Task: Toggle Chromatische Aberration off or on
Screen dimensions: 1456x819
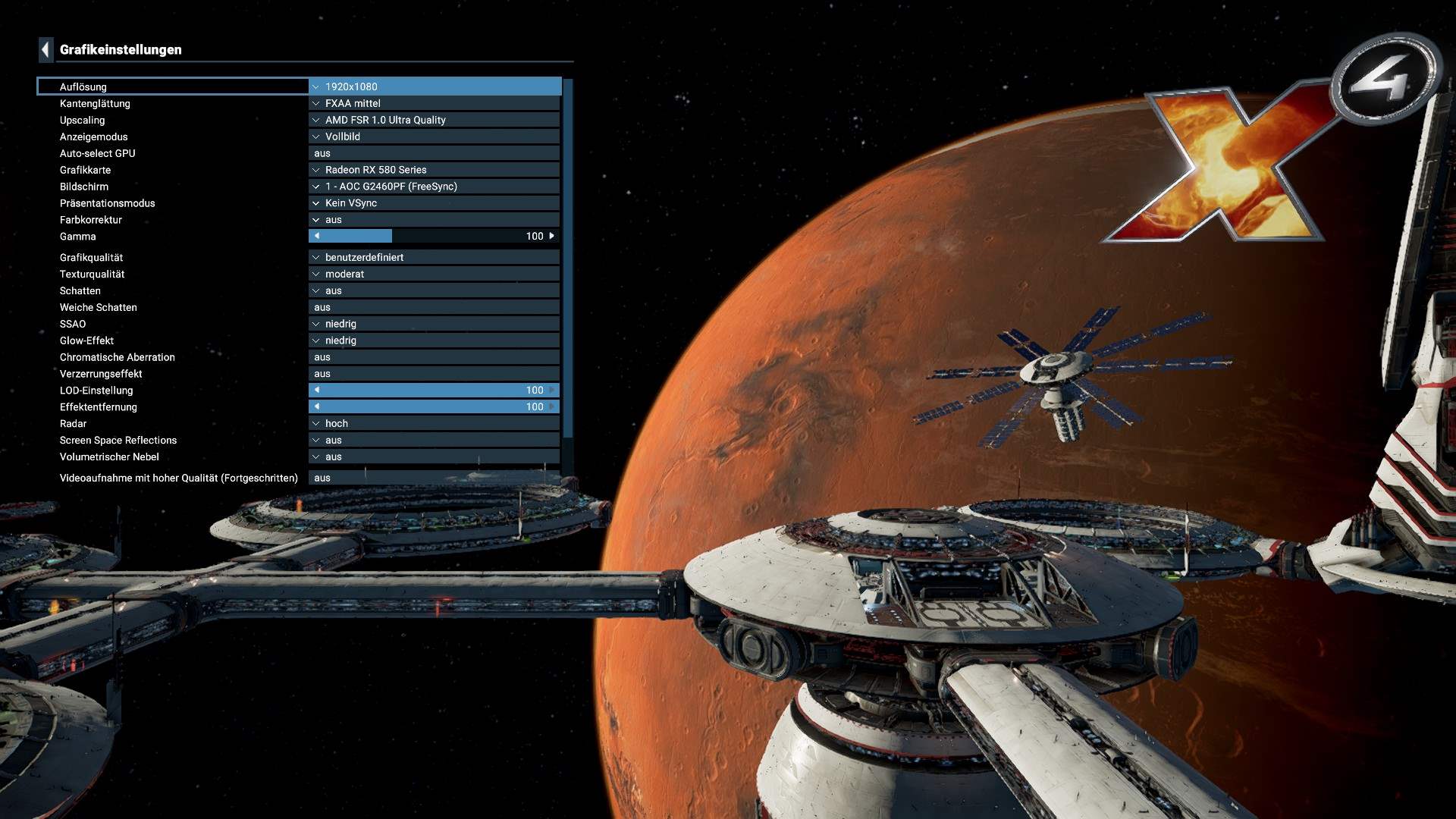Action: 434,357
